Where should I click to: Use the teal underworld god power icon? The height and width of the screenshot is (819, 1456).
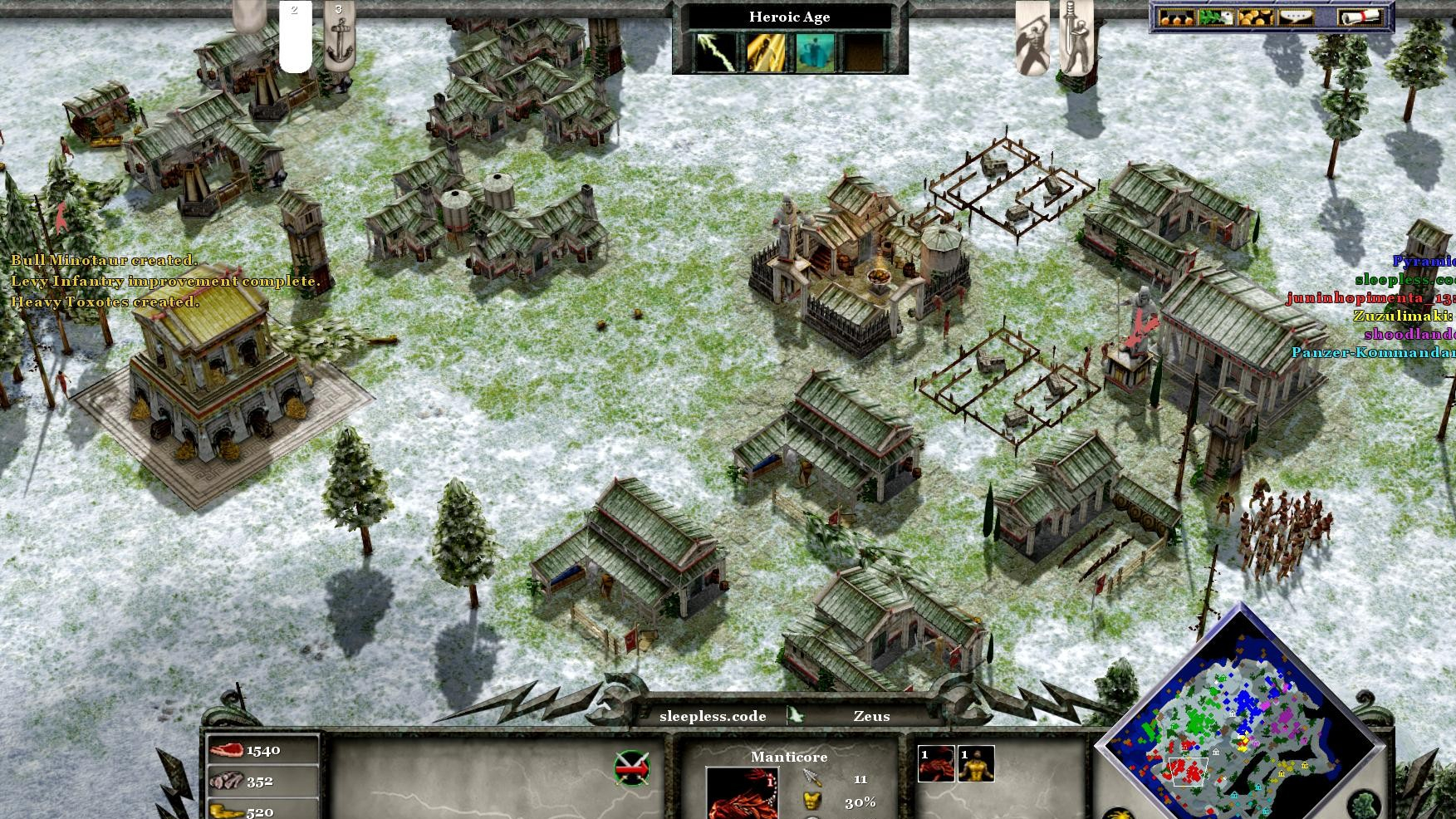click(815, 51)
